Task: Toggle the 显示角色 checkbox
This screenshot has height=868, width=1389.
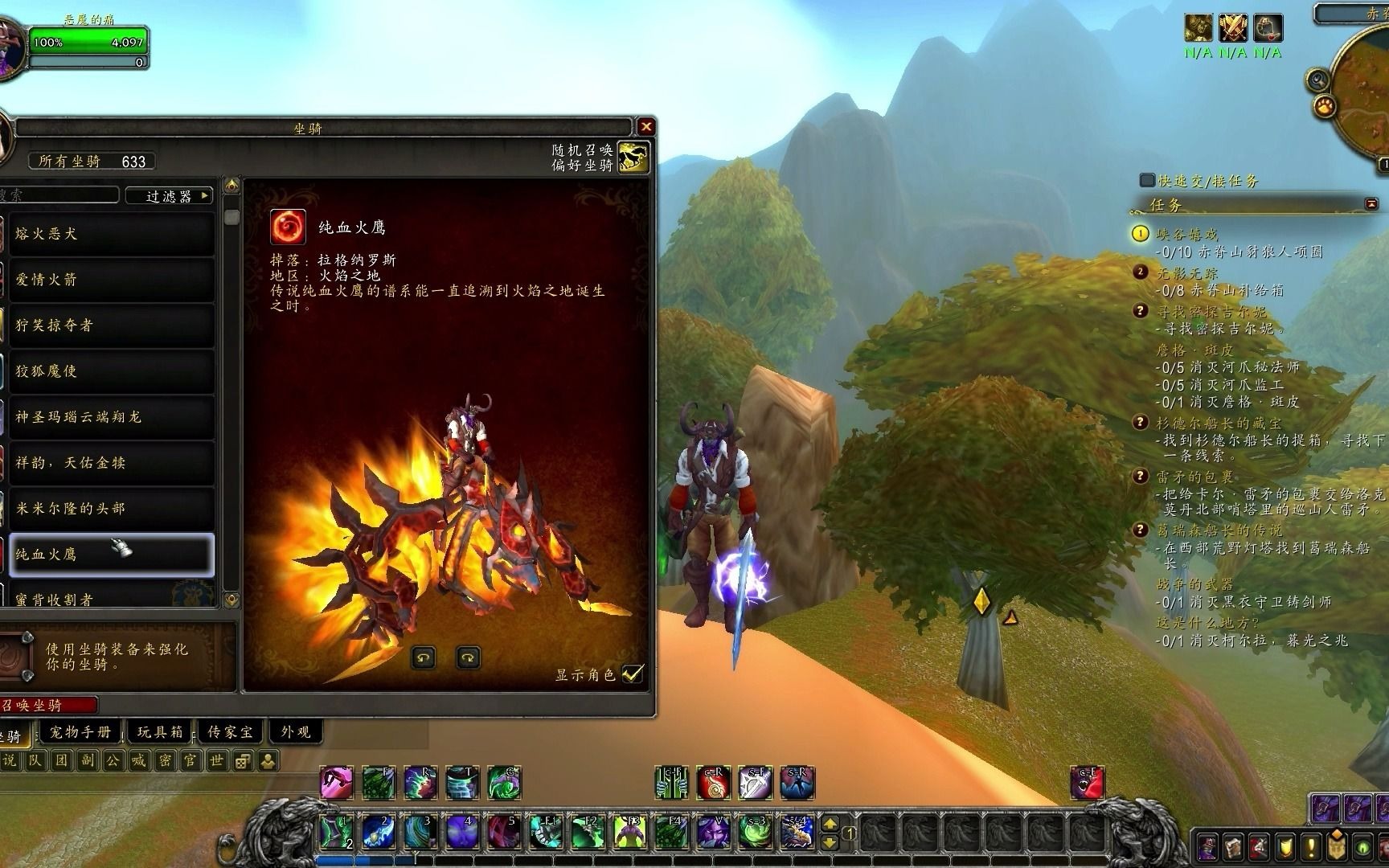Action: [x=633, y=674]
